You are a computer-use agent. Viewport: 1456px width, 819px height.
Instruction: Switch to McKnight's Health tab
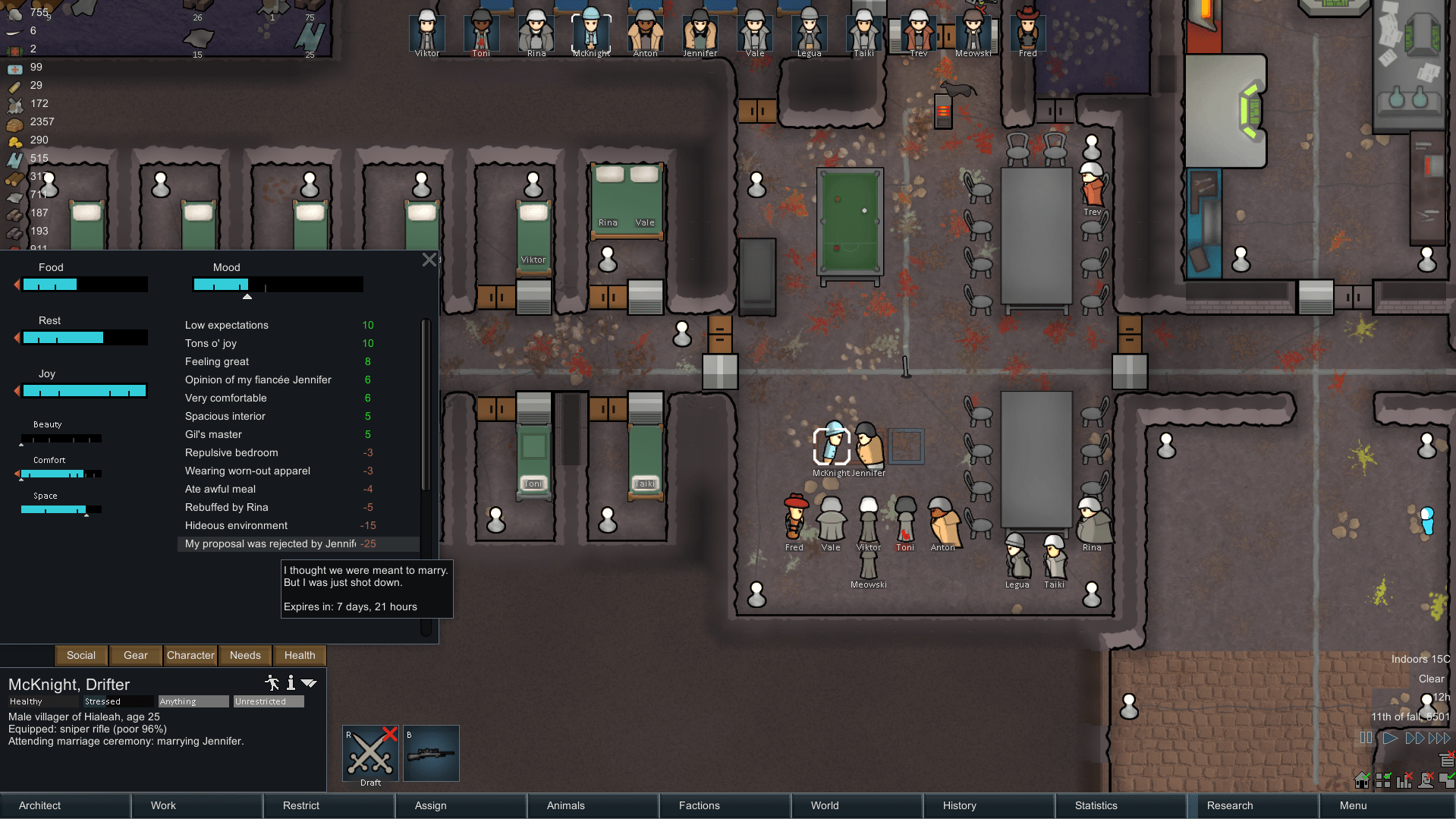(299, 655)
